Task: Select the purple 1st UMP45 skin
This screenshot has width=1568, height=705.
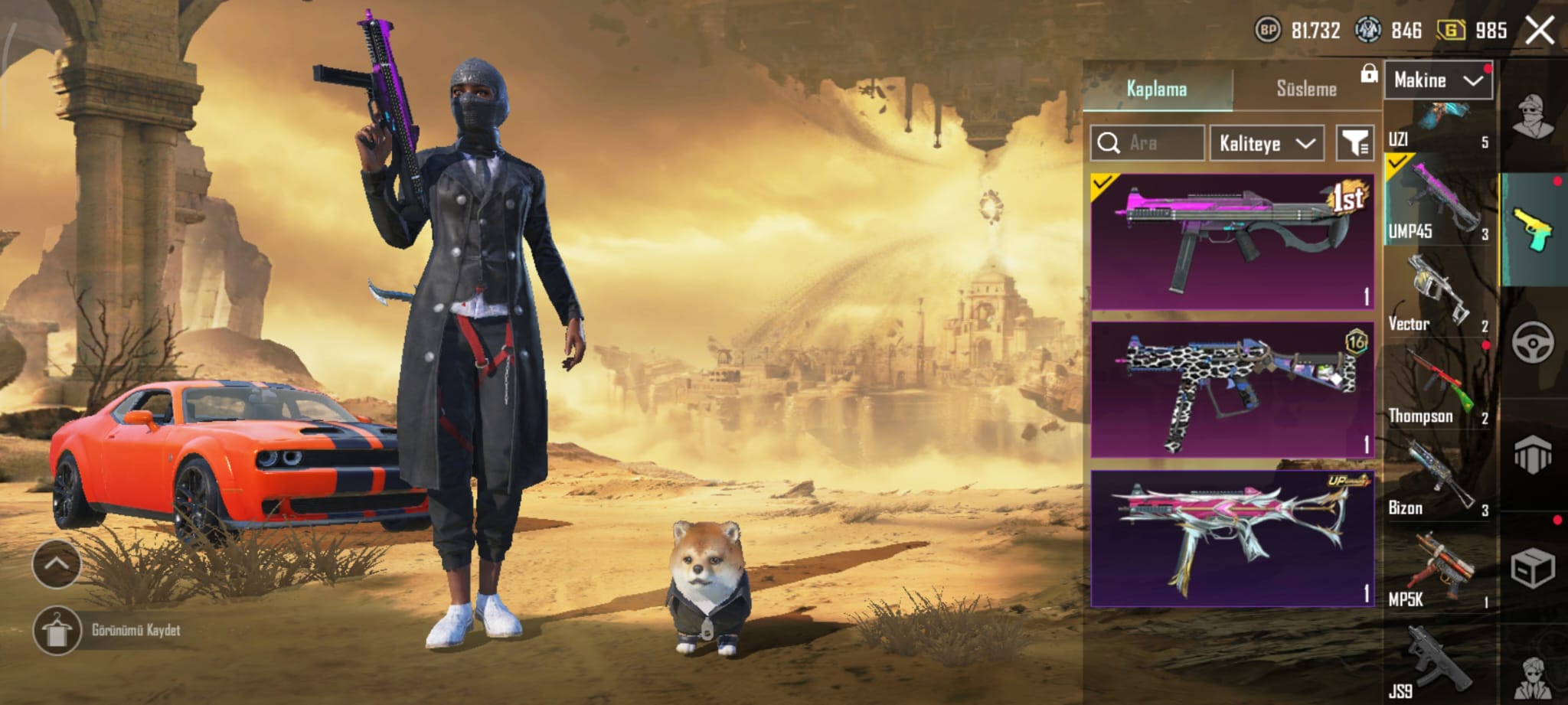Action: point(1232,241)
